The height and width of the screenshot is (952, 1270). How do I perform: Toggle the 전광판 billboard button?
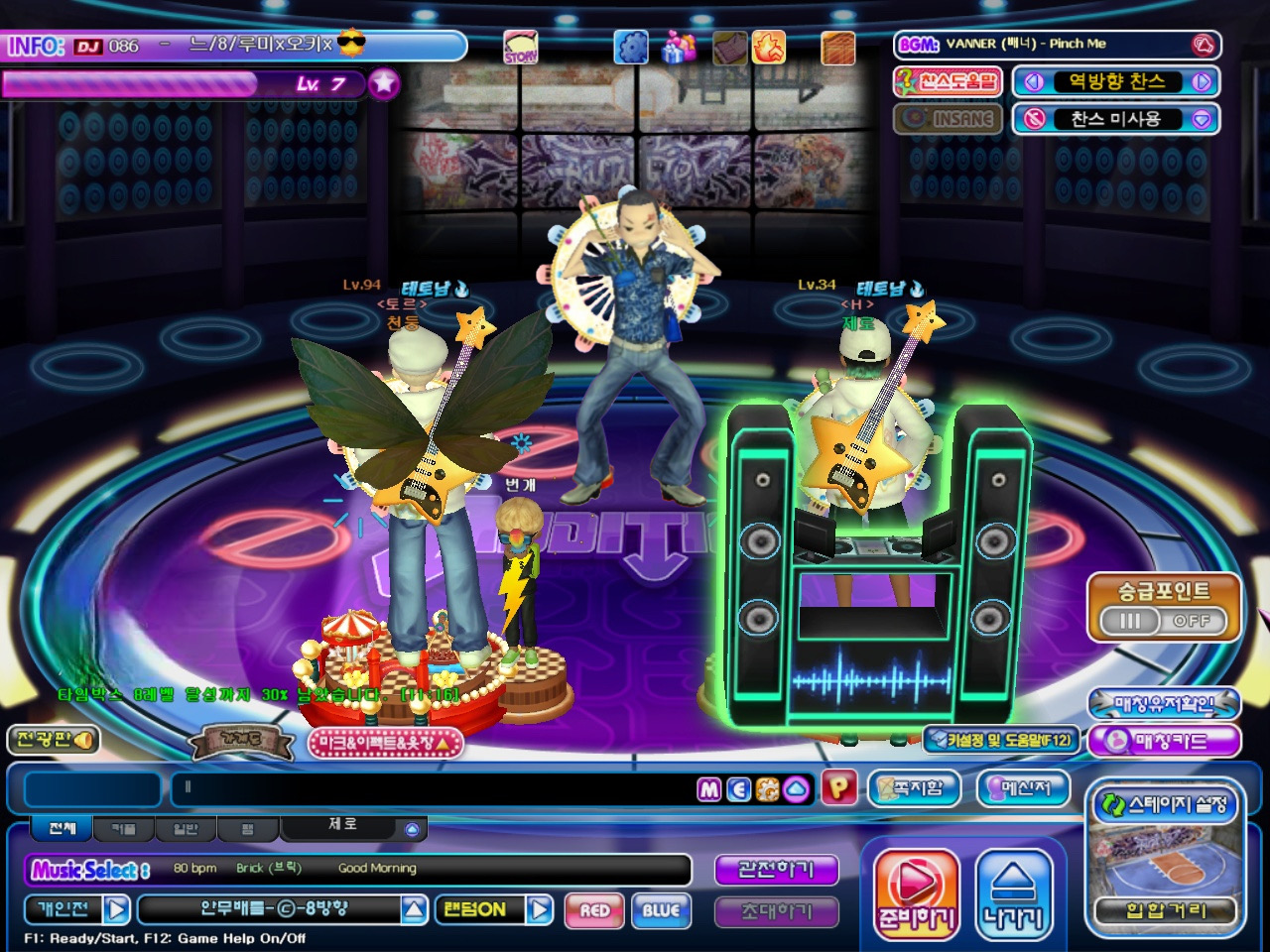(x=53, y=740)
